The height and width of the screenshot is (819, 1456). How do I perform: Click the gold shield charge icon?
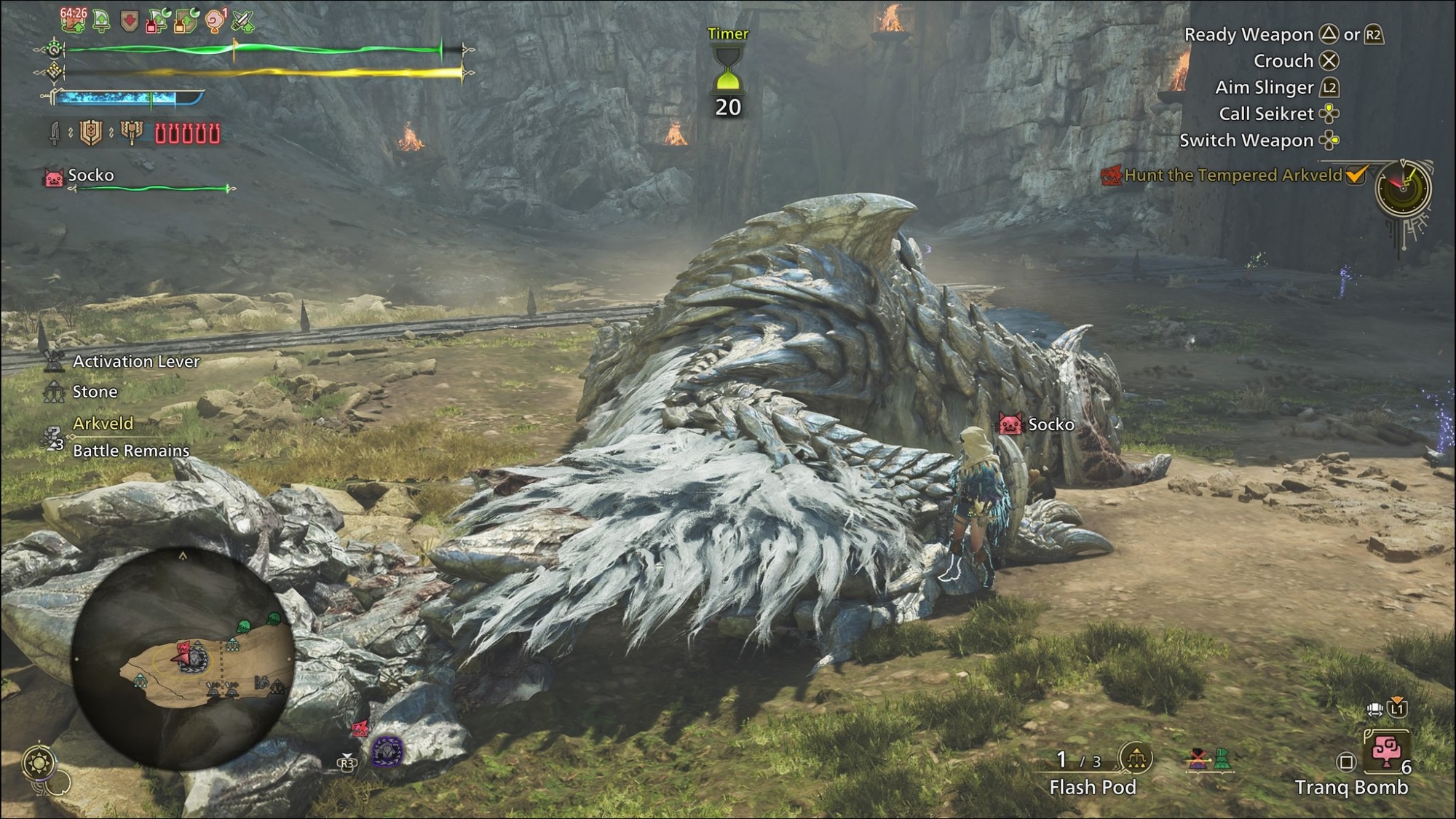(x=91, y=132)
